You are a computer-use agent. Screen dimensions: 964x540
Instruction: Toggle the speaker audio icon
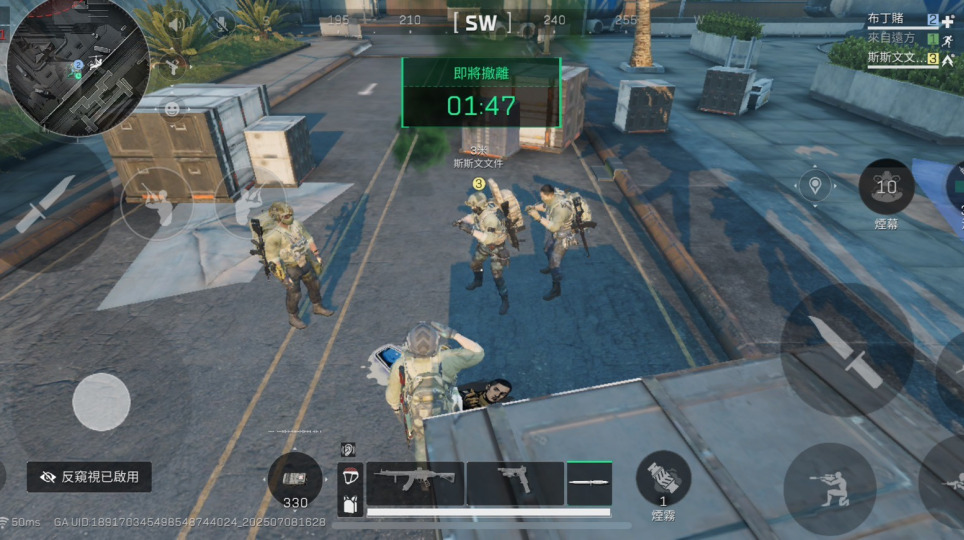pyautogui.click(x=176, y=24)
